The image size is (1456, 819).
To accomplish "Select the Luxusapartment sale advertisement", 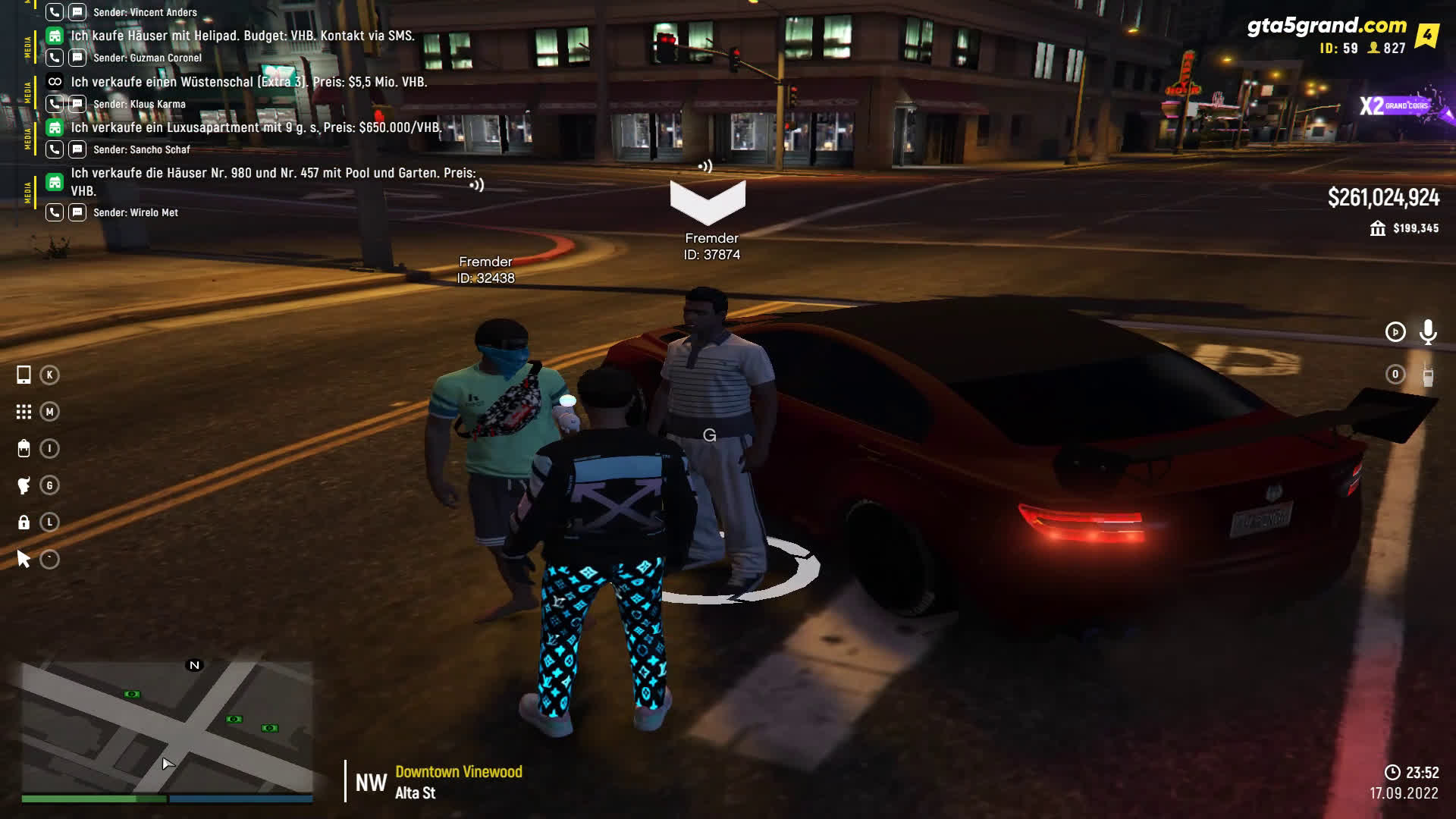I will 256,127.
